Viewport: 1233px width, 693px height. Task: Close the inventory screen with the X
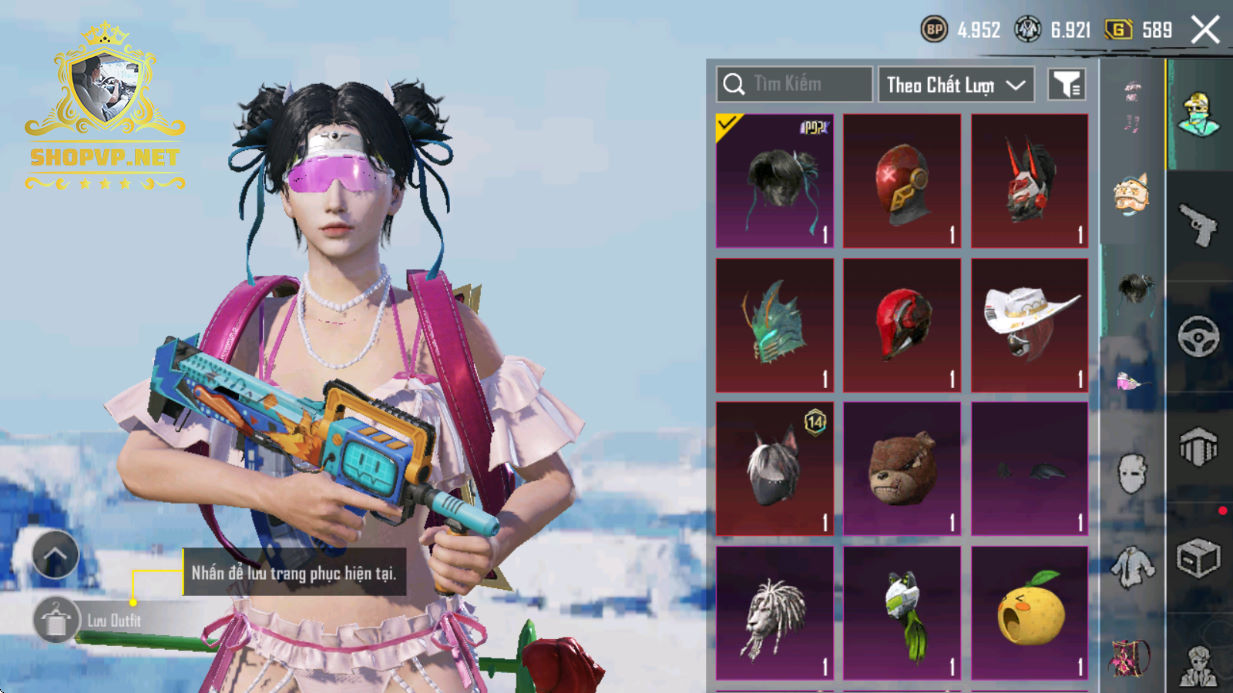point(1205,30)
